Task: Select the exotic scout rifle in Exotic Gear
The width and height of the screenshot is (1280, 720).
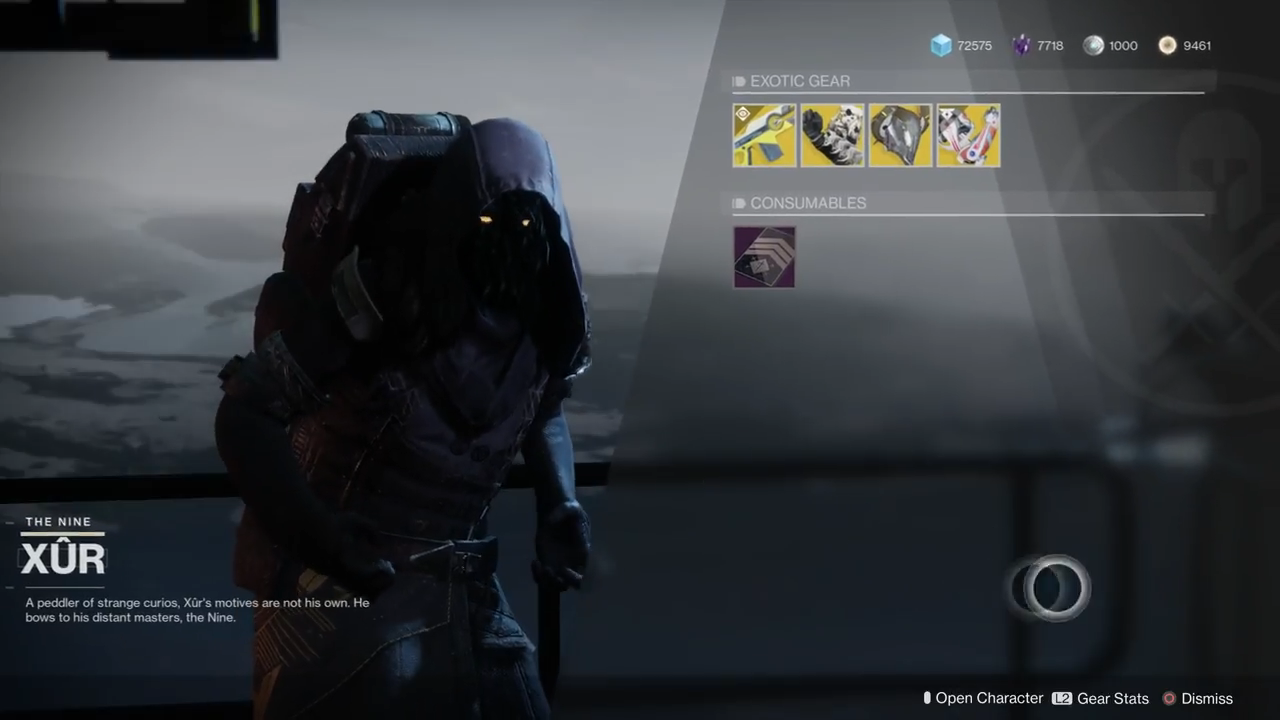Action: tap(764, 135)
